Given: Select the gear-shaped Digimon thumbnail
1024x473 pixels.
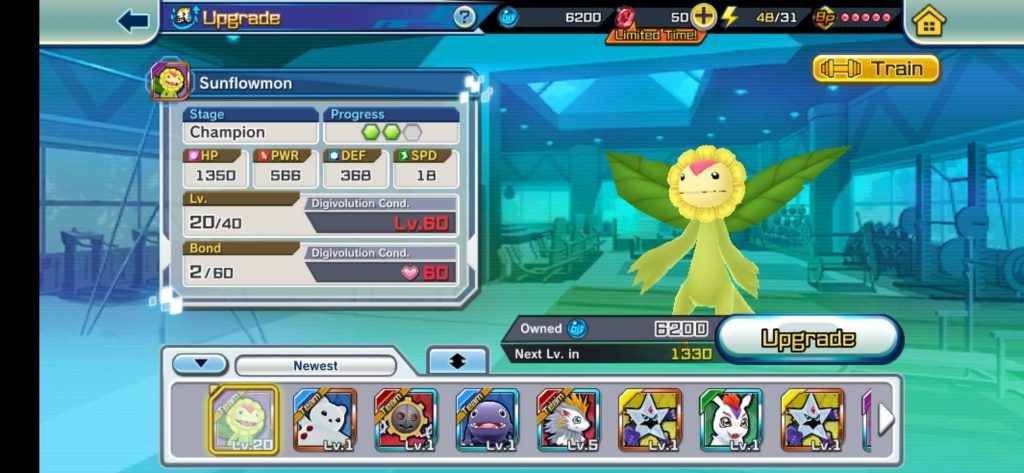Looking at the screenshot, I should (406, 419).
